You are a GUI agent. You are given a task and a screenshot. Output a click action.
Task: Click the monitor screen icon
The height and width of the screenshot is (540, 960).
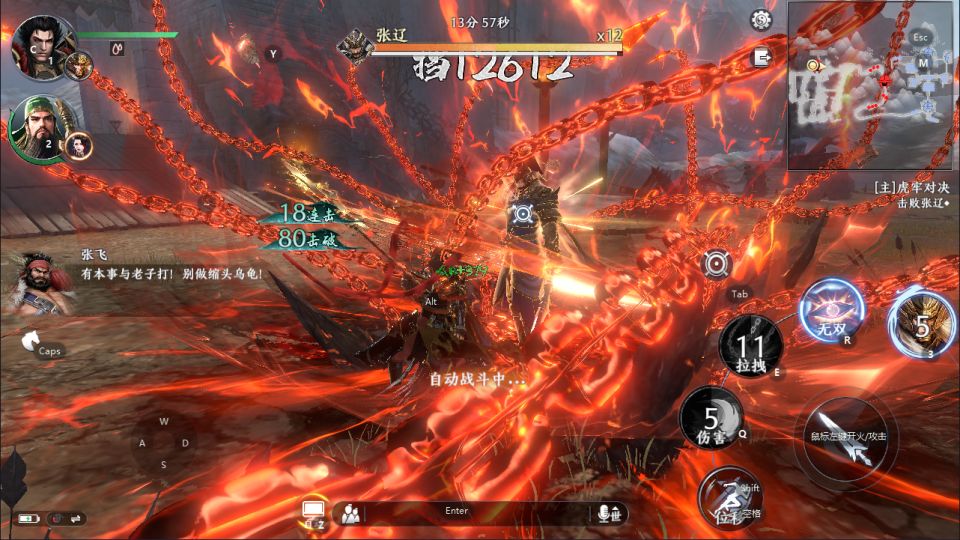coord(312,511)
